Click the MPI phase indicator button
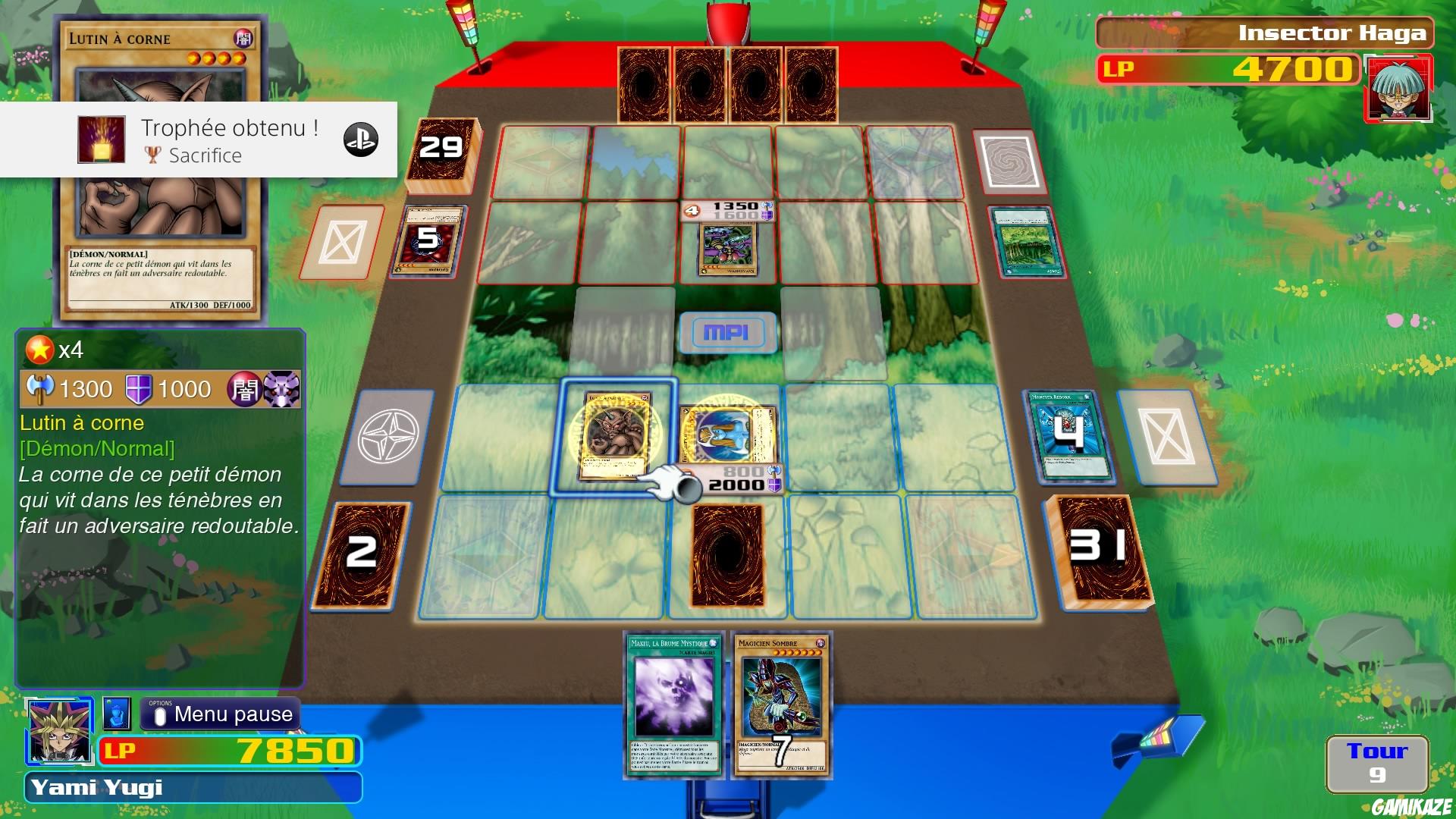This screenshot has height=819, width=1456. 730,331
